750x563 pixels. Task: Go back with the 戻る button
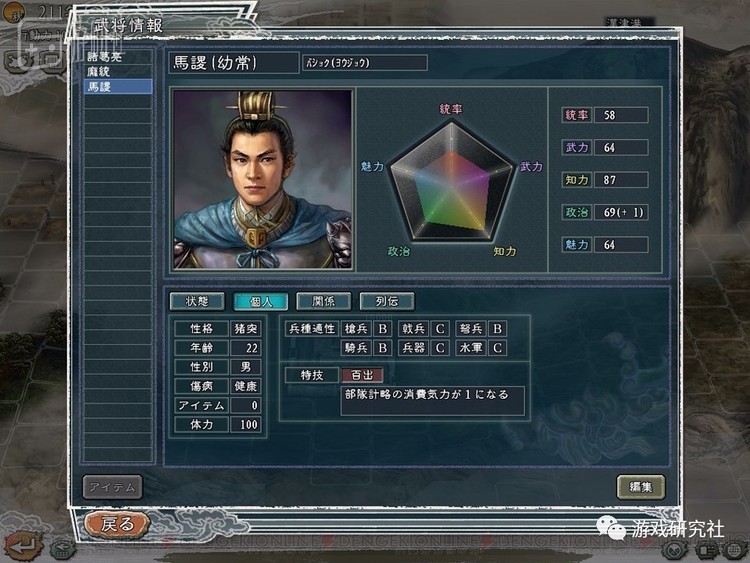(x=117, y=523)
